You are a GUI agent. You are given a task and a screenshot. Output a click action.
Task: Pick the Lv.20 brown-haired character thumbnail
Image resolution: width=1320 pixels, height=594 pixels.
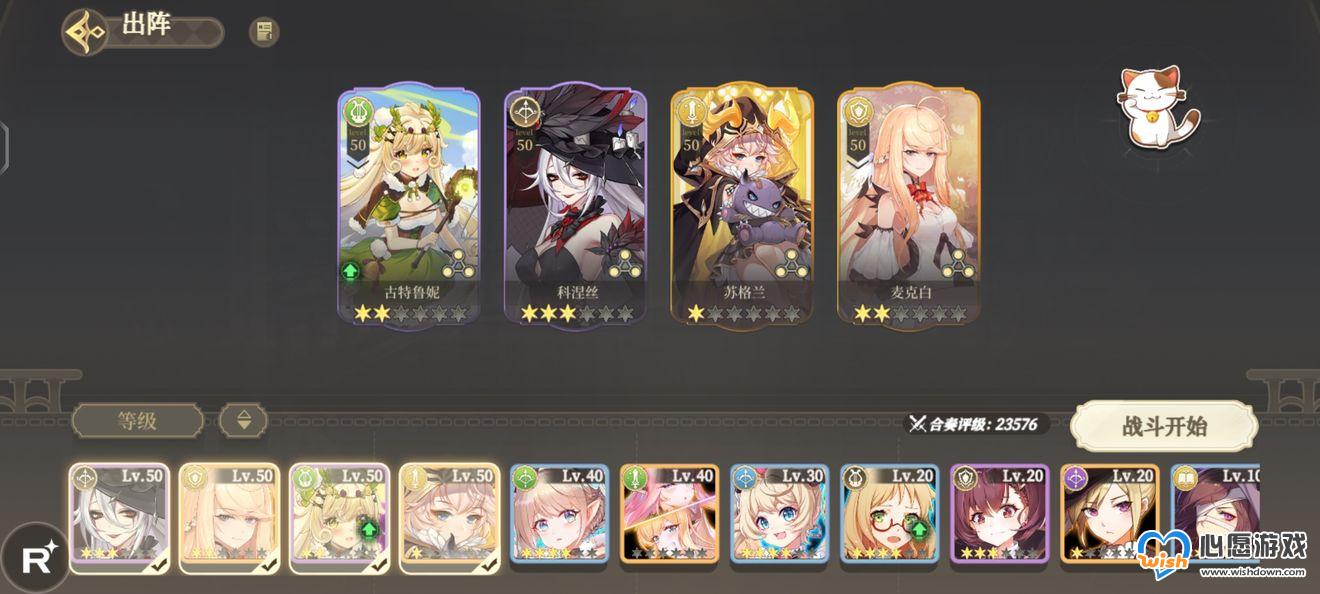tap(999, 517)
